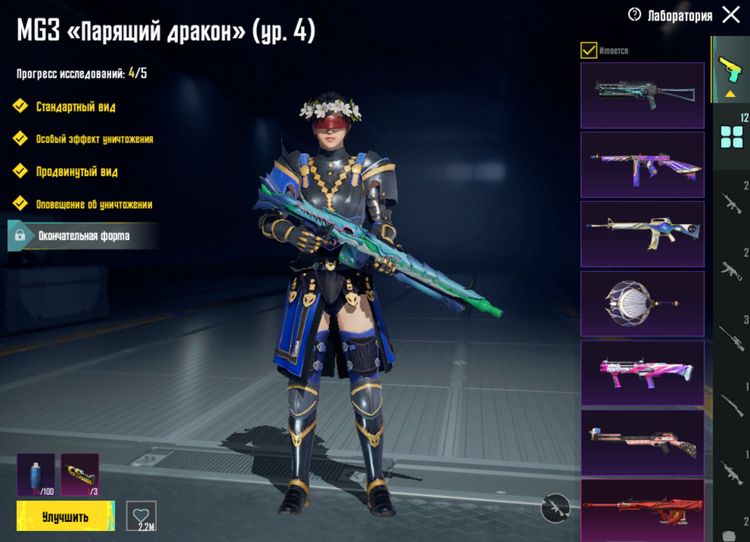Viewport: 750px width, 542px height.
Task: Pick the dark teal submachine gun skin
Action: coord(642,95)
